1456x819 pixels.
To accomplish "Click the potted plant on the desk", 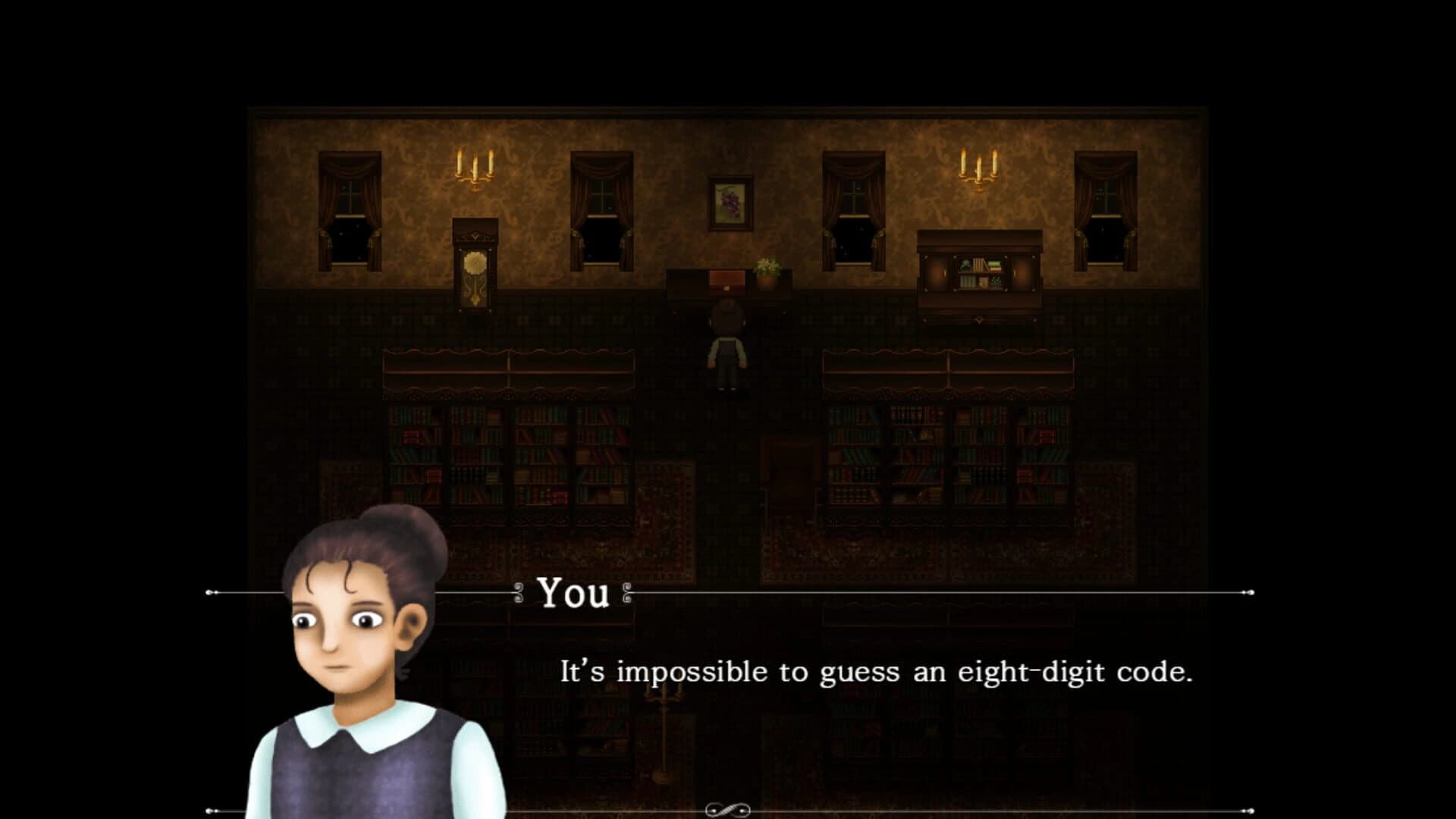I will click(x=766, y=269).
